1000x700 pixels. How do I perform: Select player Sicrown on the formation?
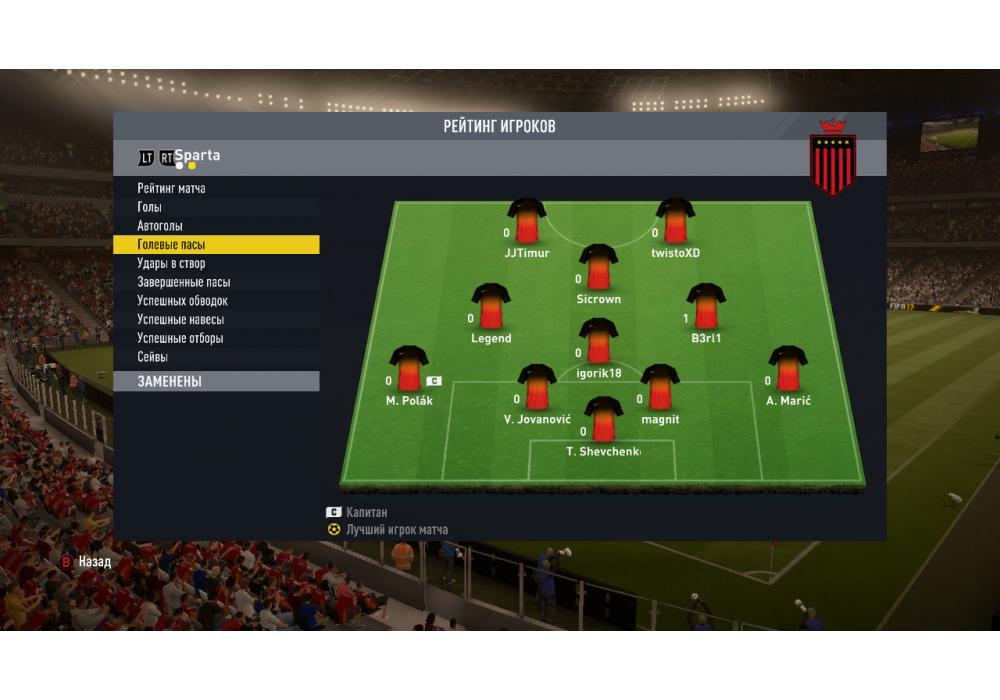[x=599, y=268]
